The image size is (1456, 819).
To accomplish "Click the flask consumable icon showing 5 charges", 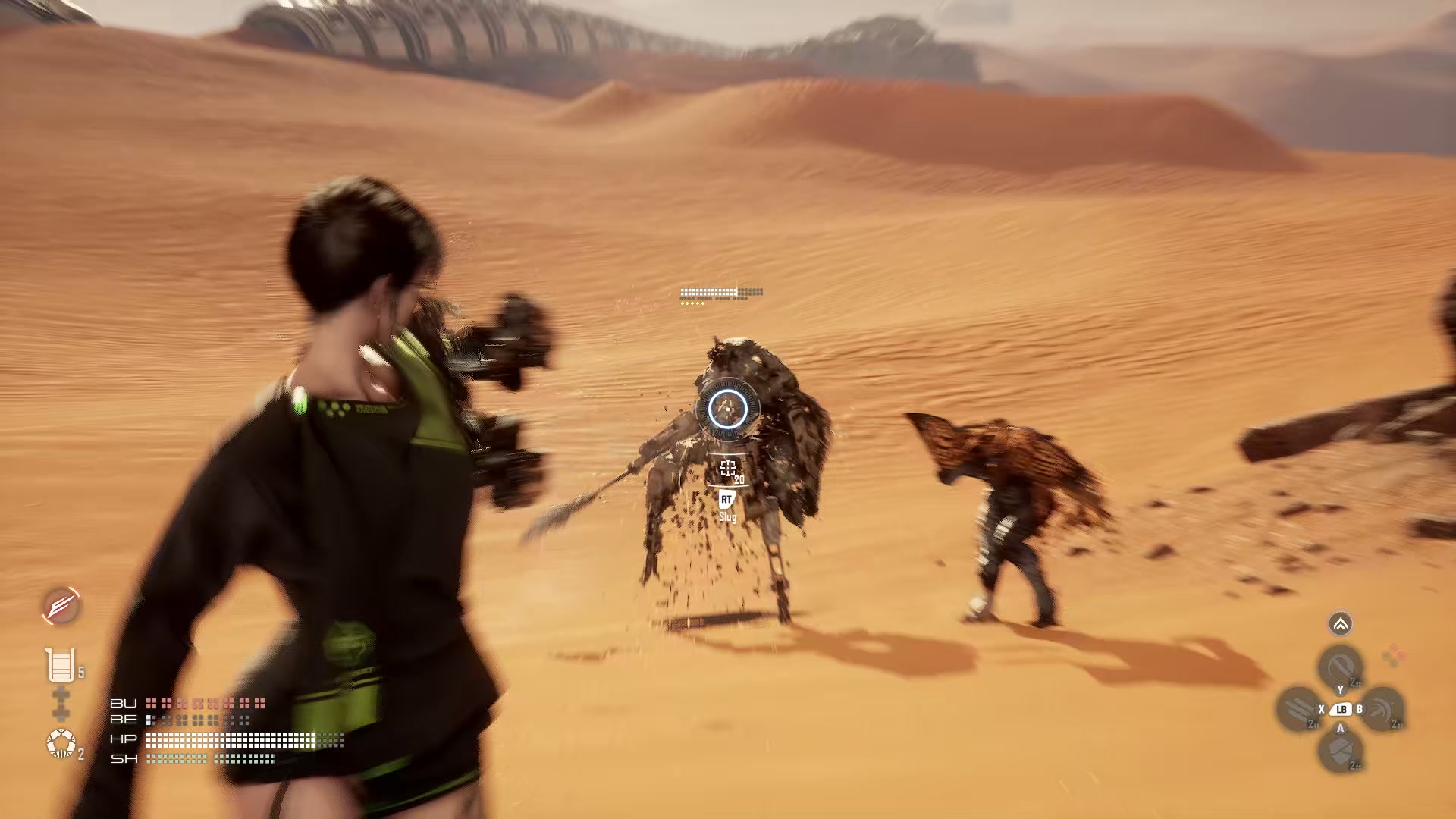I will (61, 664).
